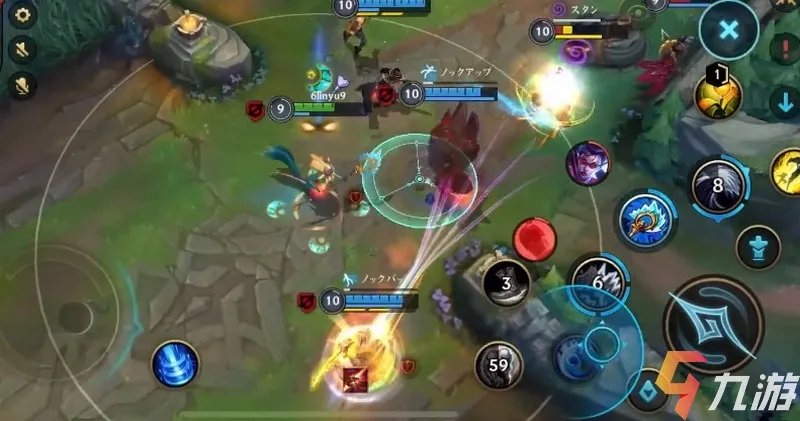Tap the blue recall button
The image size is (800, 421).
[x=175, y=364]
